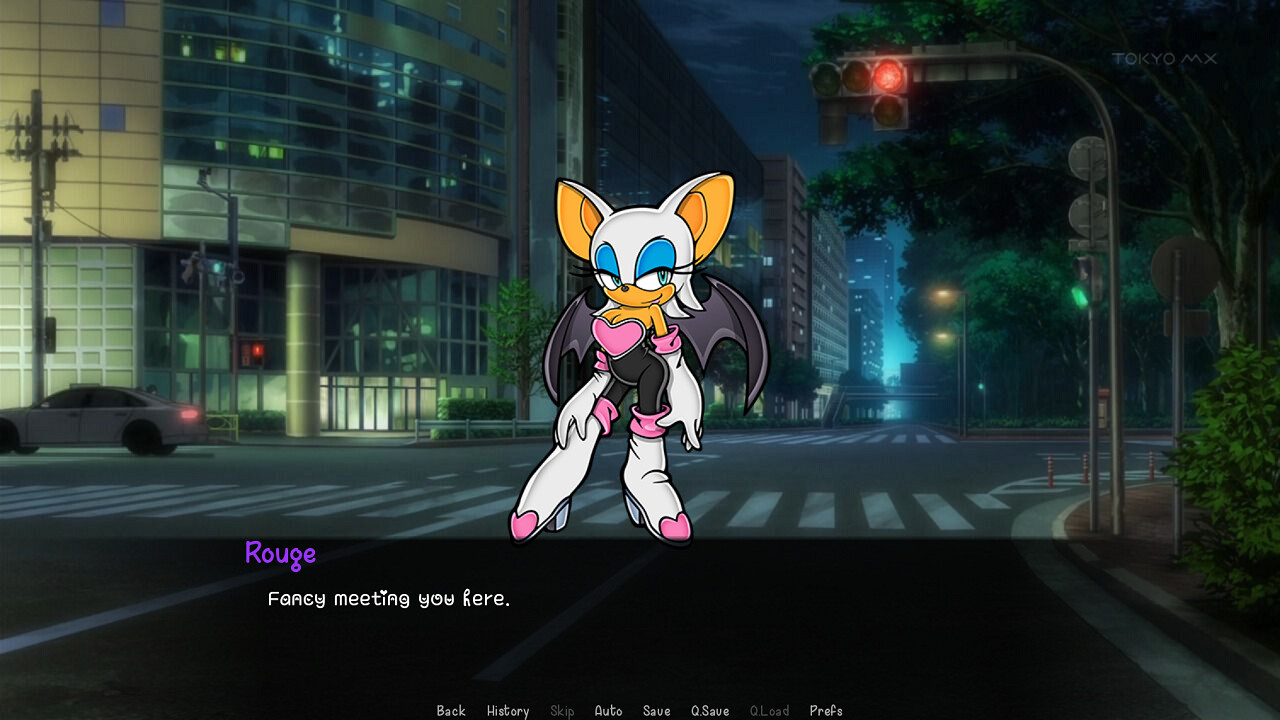Image resolution: width=1280 pixels, height=720 pixels.
Task: Click the Back option in the quick menu
Action: [450, 711]
